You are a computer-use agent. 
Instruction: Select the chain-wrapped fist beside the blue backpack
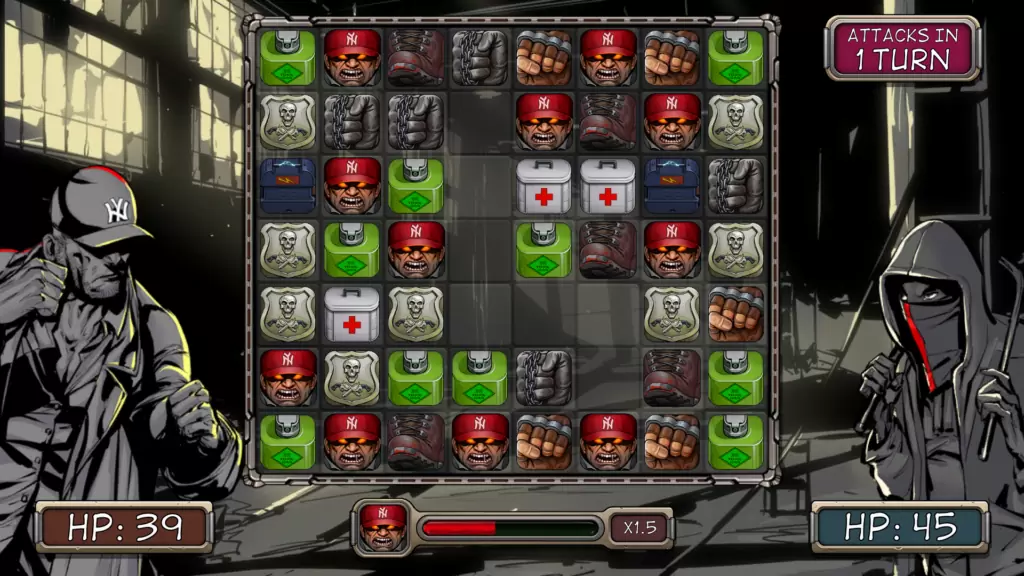[736, 185]
